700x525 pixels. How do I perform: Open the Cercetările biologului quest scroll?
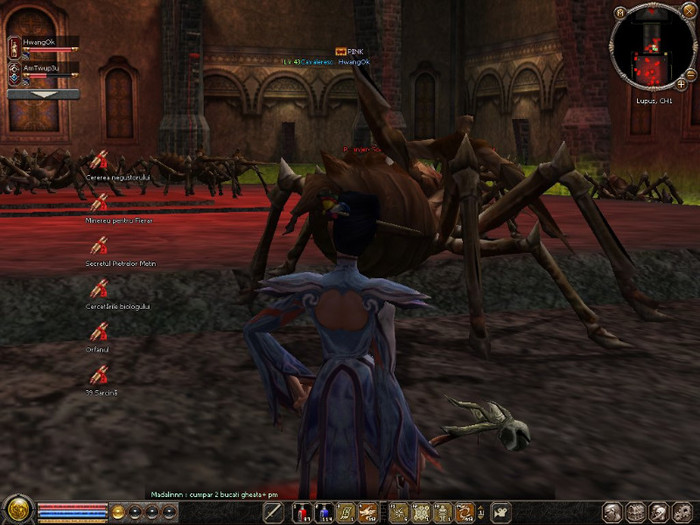tap(98, 289)
